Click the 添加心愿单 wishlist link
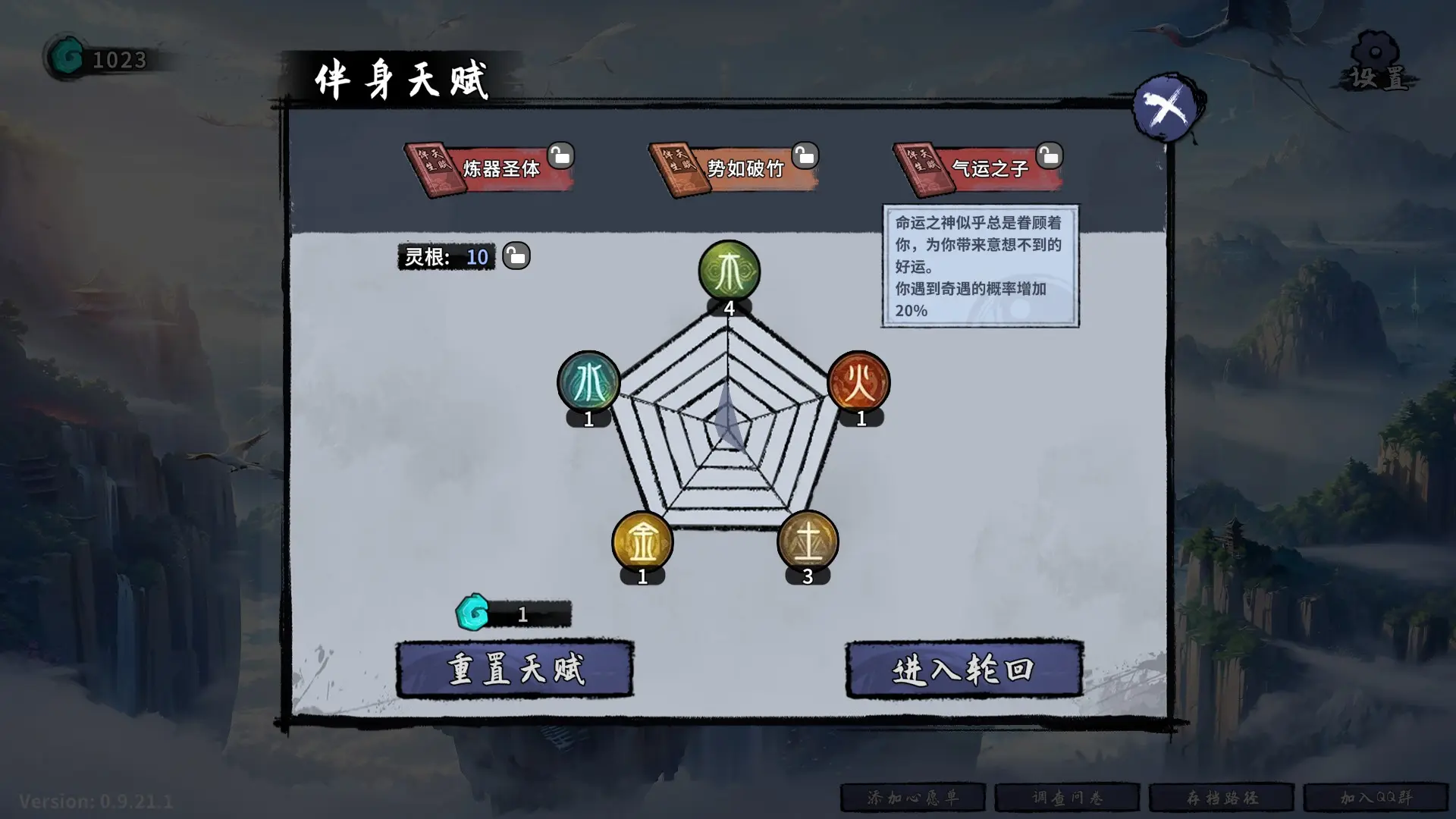Screen dimensions: 1456x819 click(913, 797)
